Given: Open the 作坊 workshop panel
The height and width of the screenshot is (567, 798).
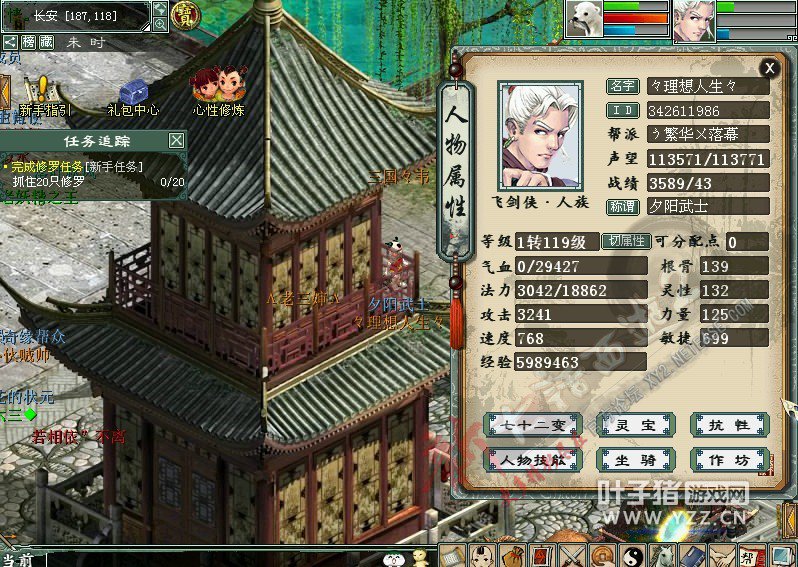Looking at the screenshot, I should 729,460.
